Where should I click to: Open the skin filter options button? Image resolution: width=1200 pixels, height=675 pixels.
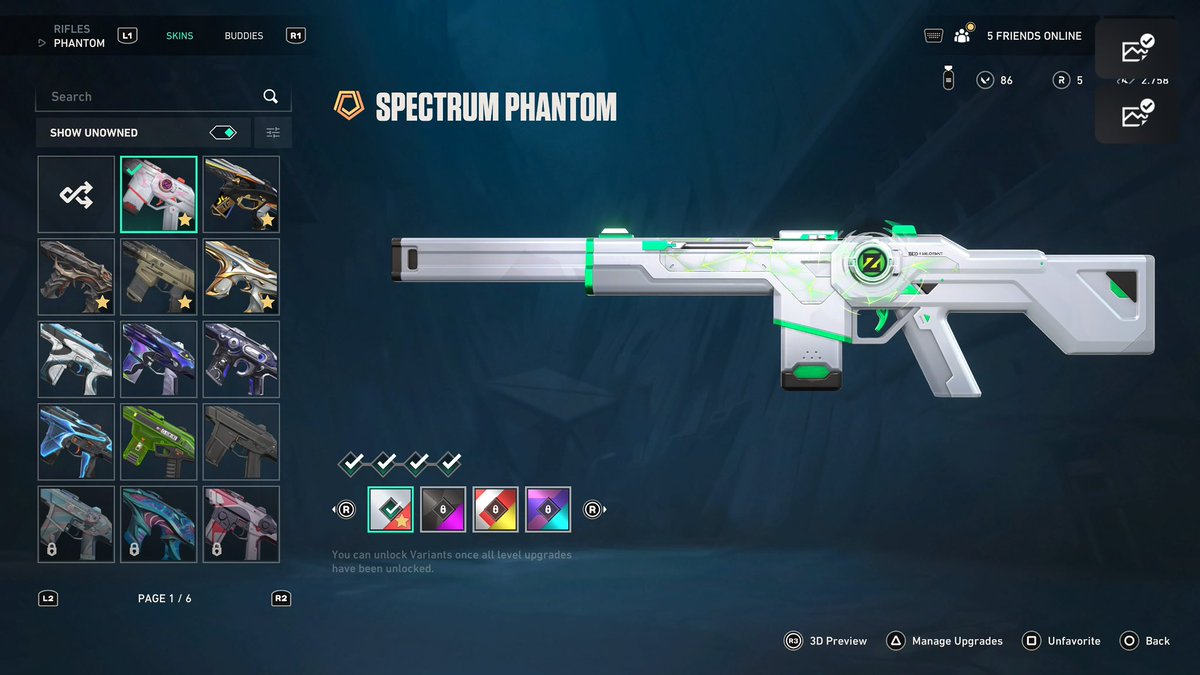pyautogui.click(x=273, y=132)
